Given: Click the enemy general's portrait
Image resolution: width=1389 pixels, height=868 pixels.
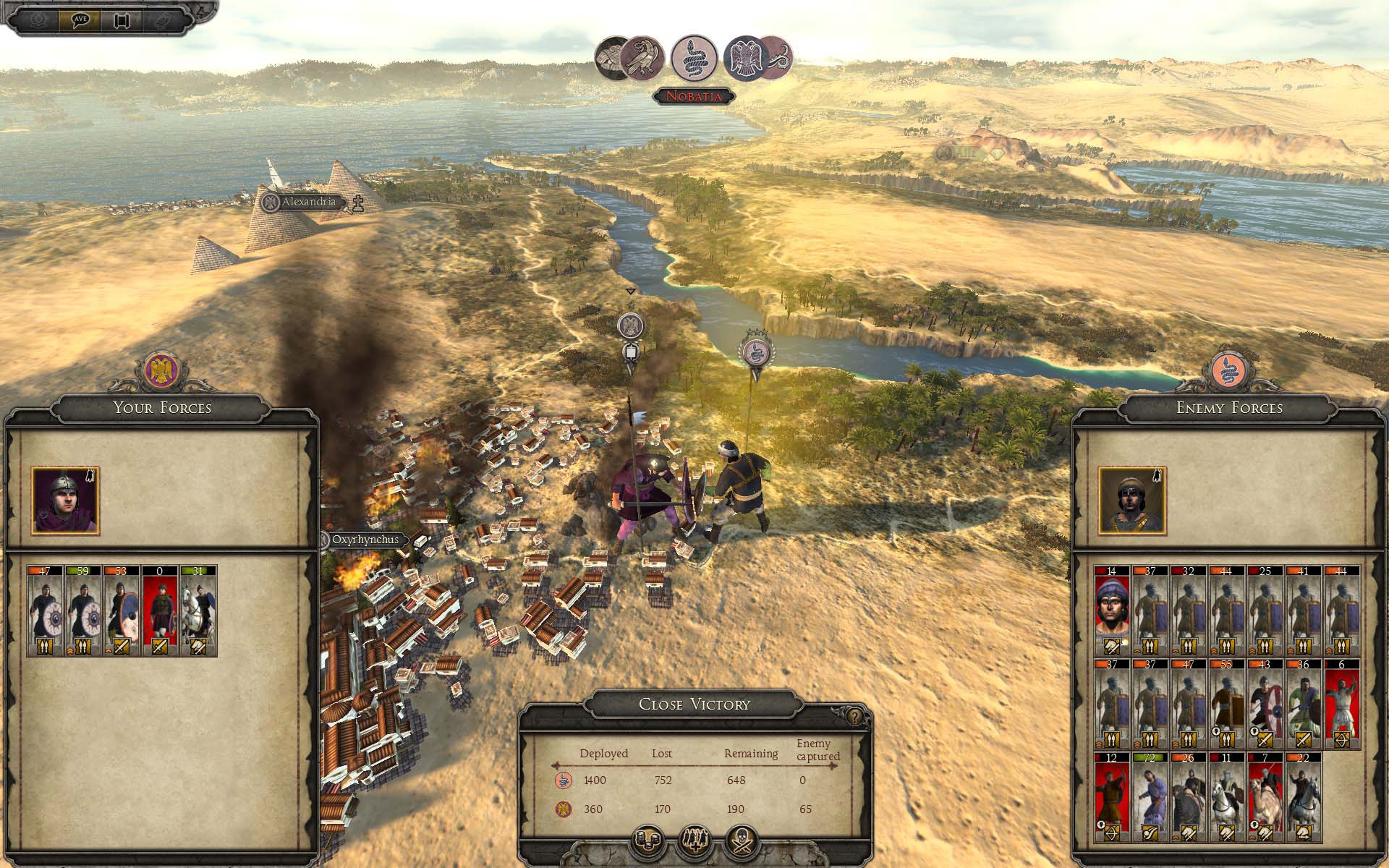Looking at the screenshot, I should pos(1132,501).
